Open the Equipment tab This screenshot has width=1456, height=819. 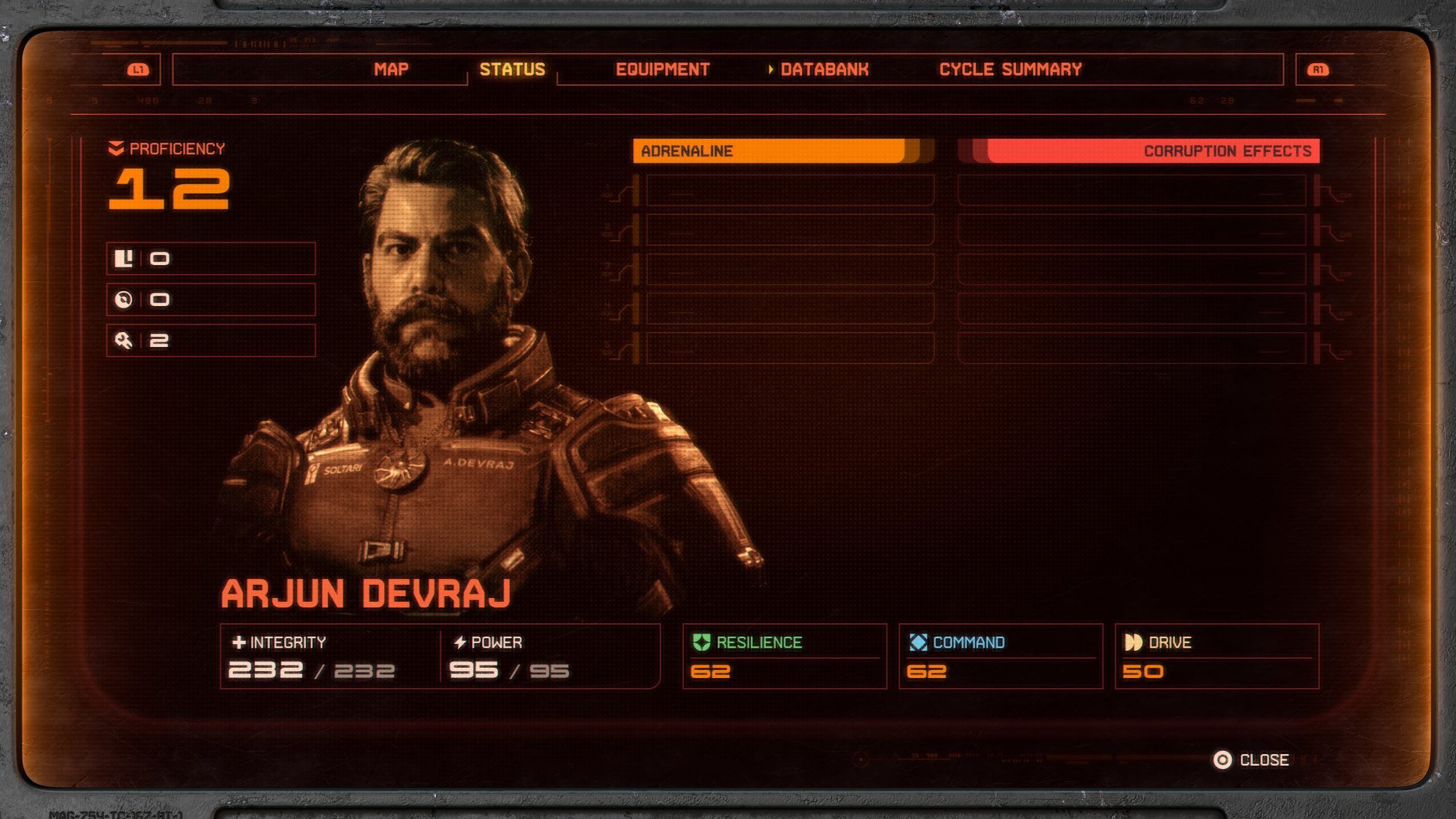pyautogui.click(x=663, y=69)
